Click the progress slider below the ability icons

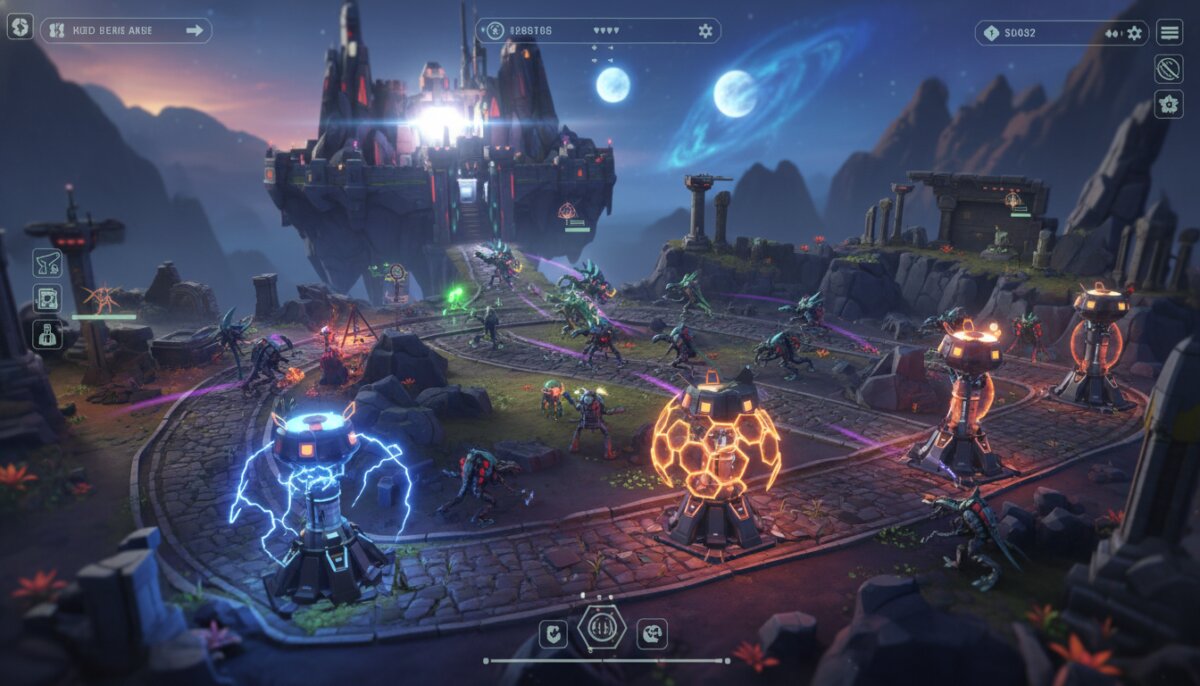[607, 661]
